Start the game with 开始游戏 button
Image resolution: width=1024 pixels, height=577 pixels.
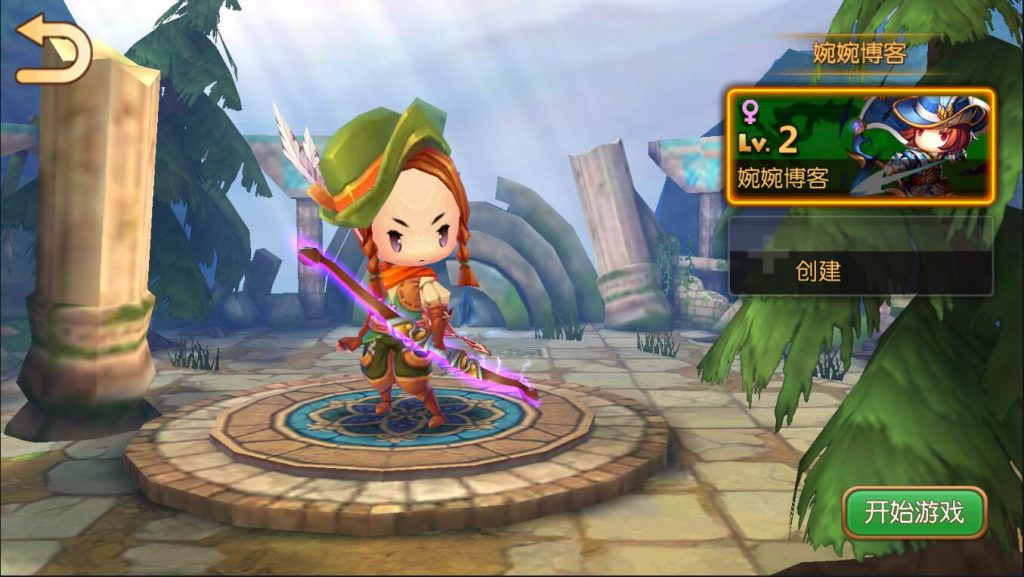tap(914, 513)
